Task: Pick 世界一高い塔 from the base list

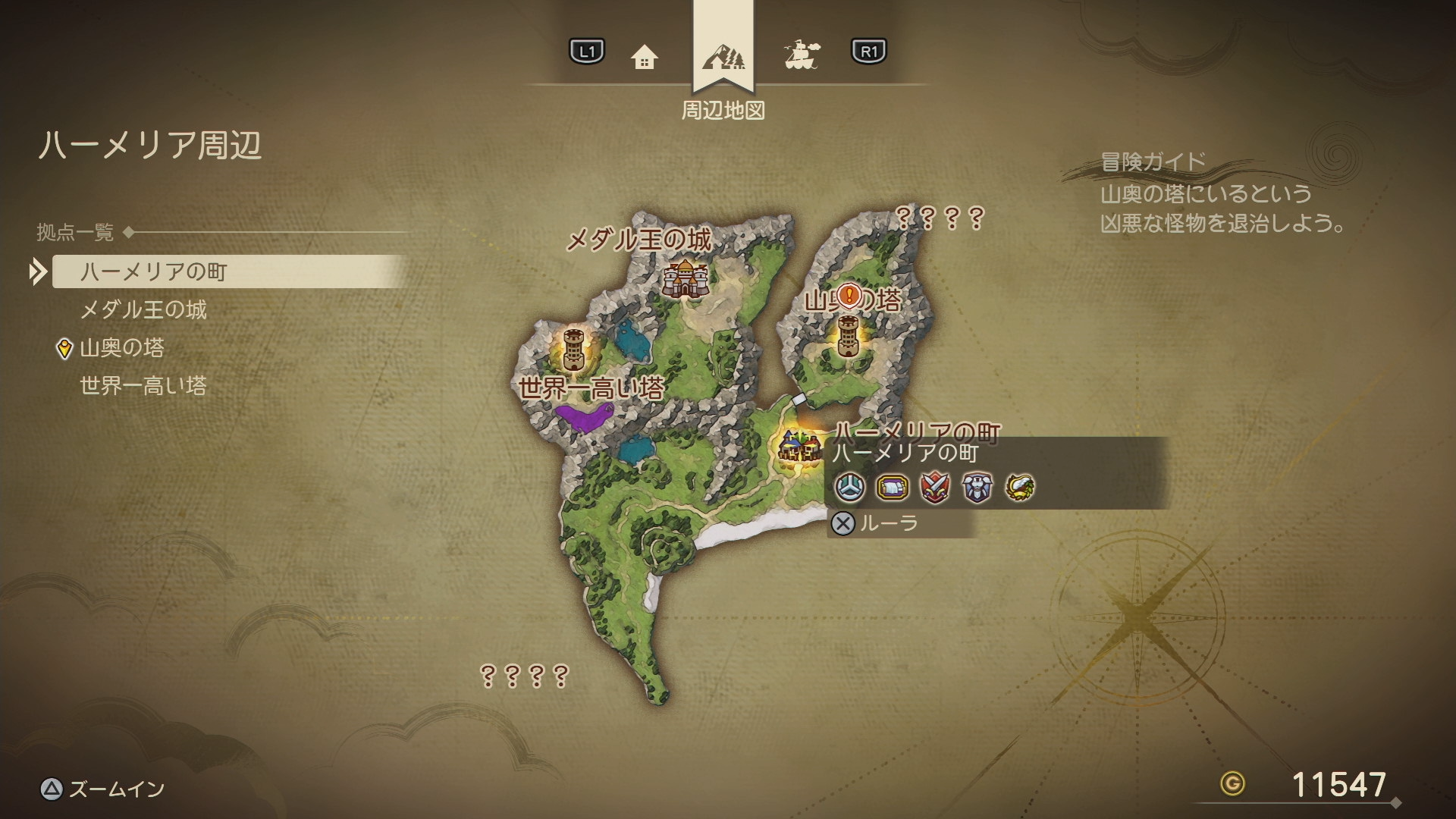Action: [143, 386]
